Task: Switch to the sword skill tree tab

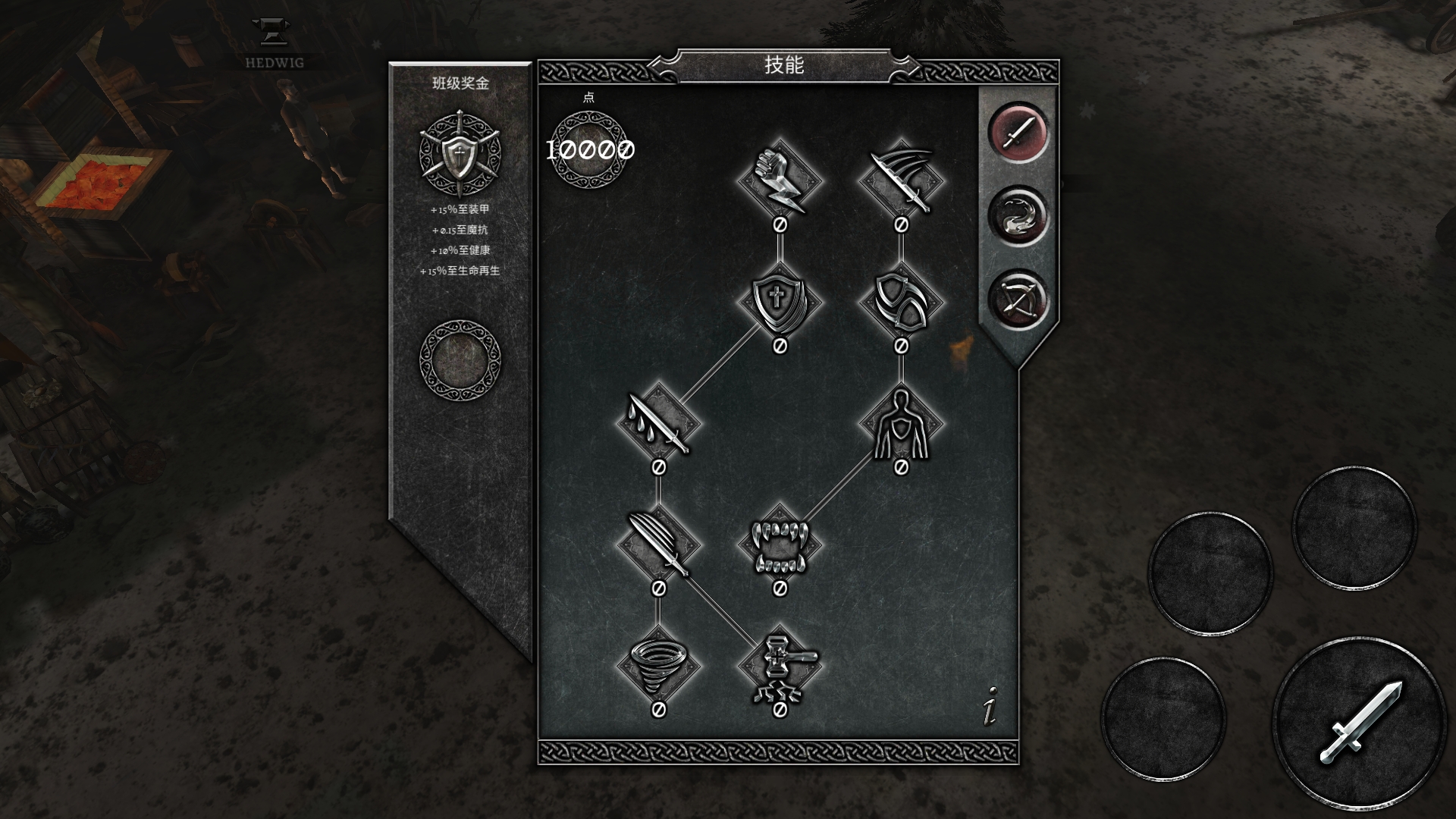Action: [1017, 133]
